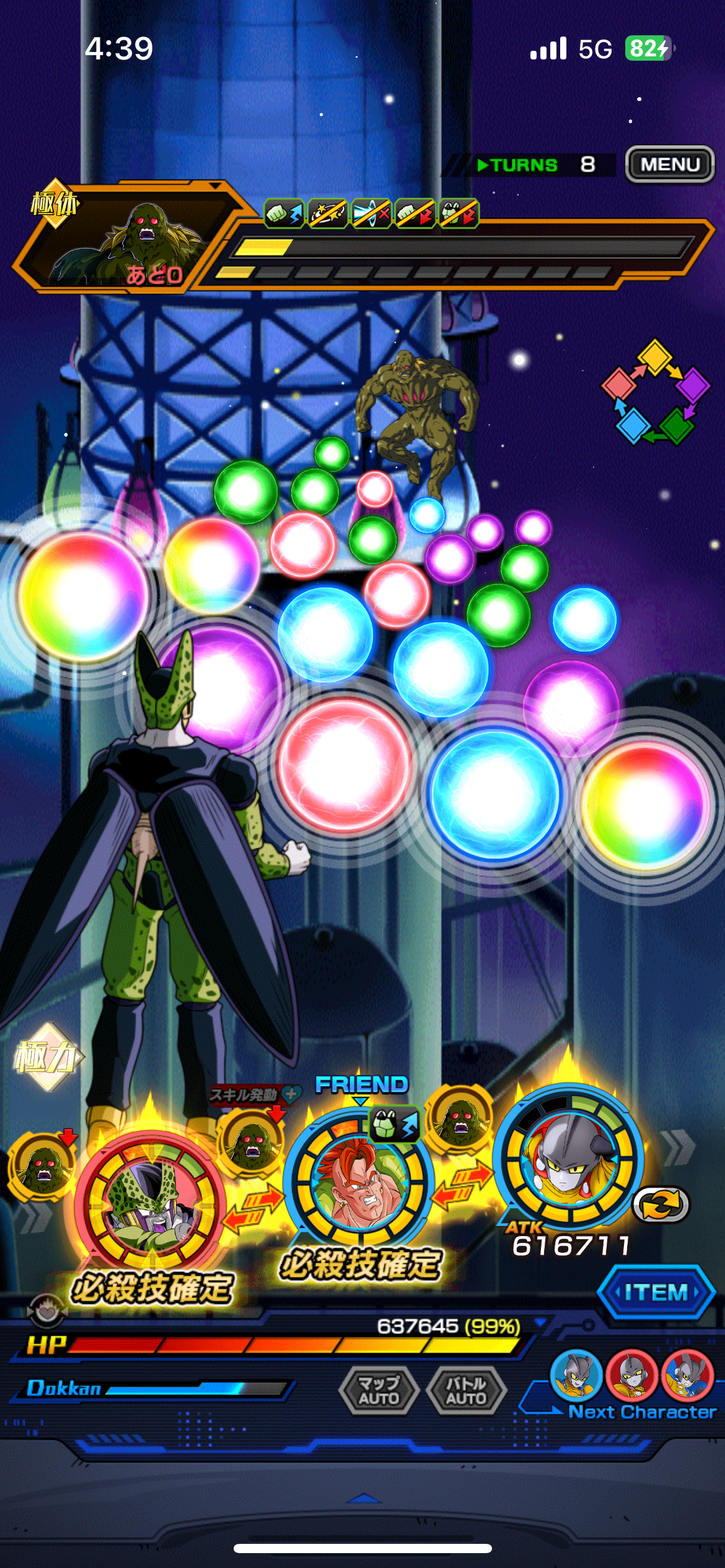Inspect the enemy status effect icons
This screenshot has height=1568, width=725.
[371, 214]
